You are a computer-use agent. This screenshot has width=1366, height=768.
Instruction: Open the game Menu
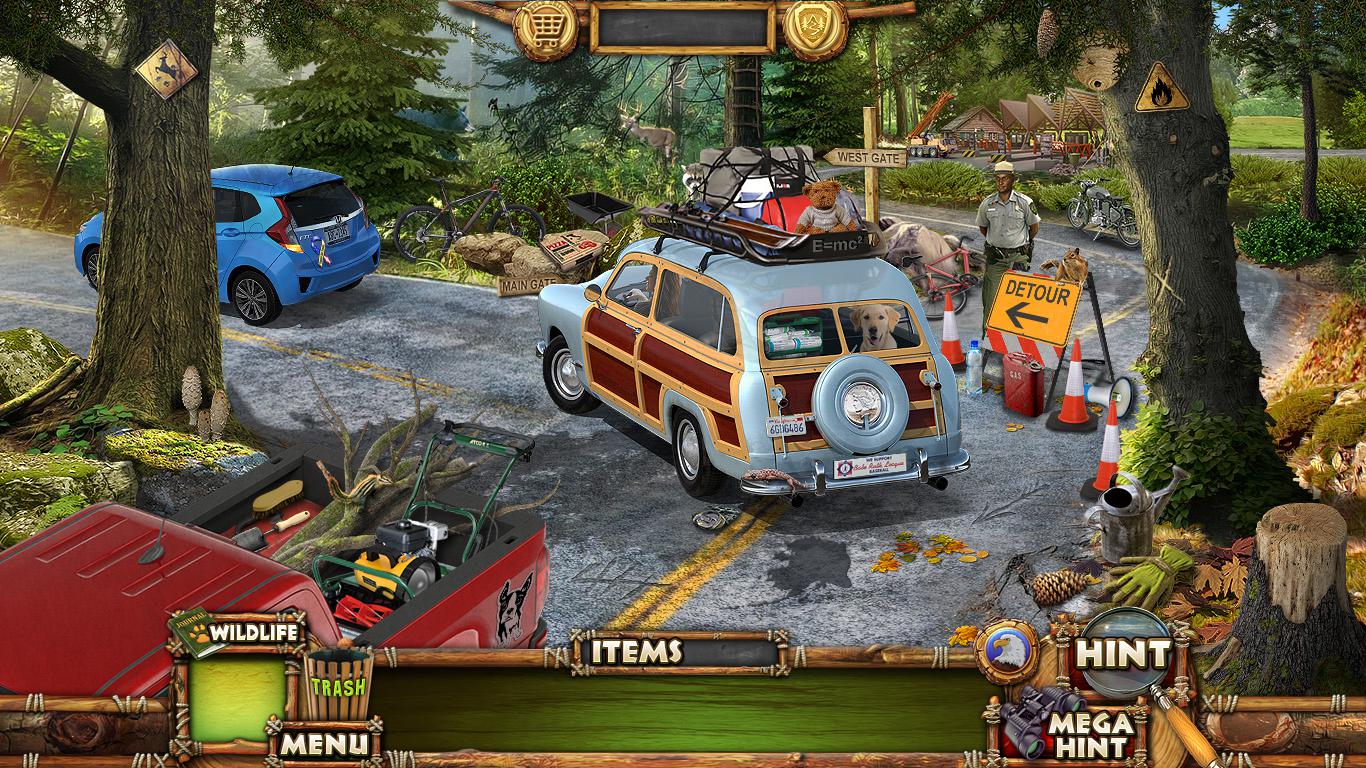323,744
